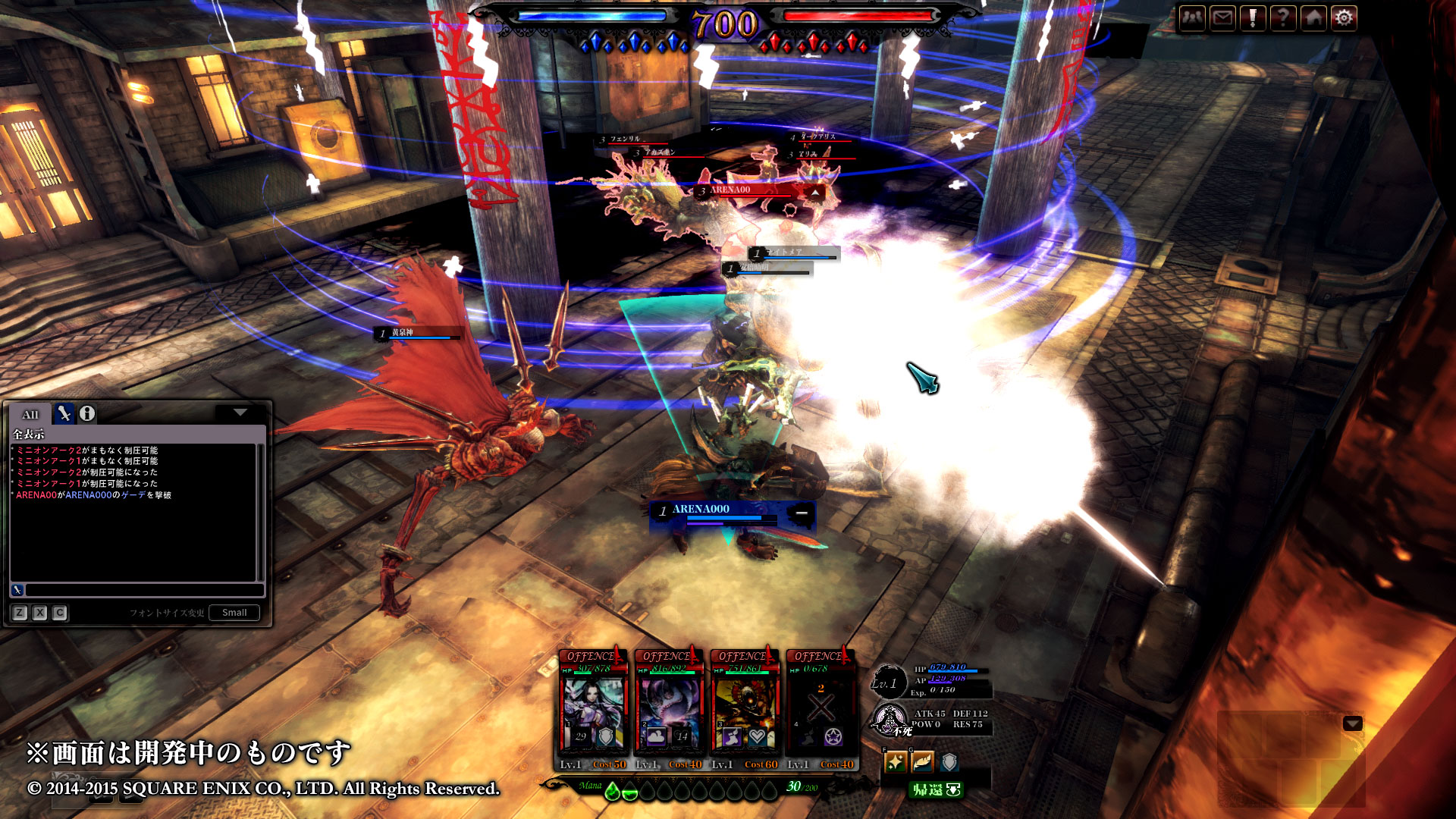Click the exclamation mark notice icon
This screenshot has height=819, width=1456.
coord(1253,17)
